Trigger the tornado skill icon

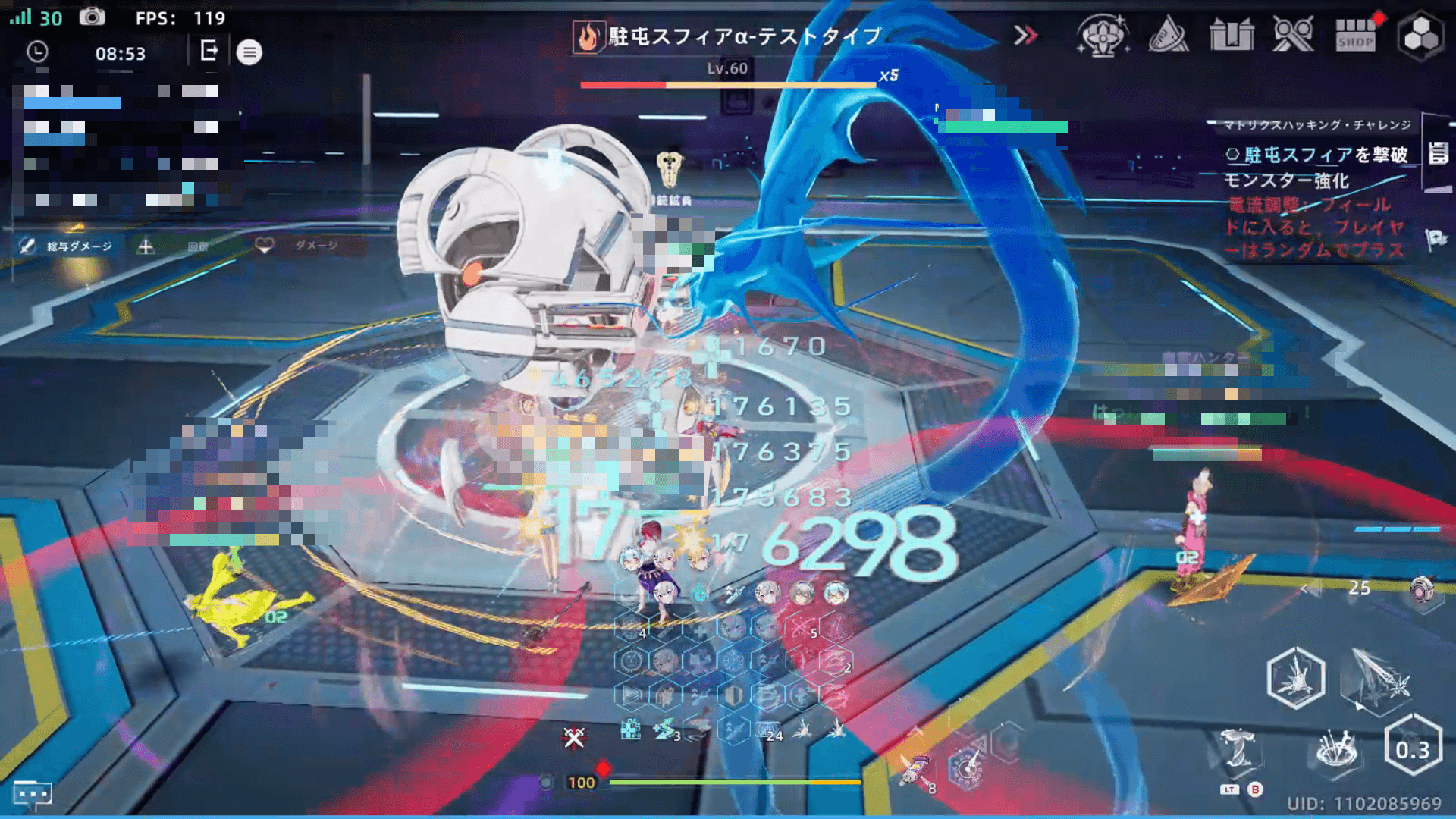tap(1239, 749)
